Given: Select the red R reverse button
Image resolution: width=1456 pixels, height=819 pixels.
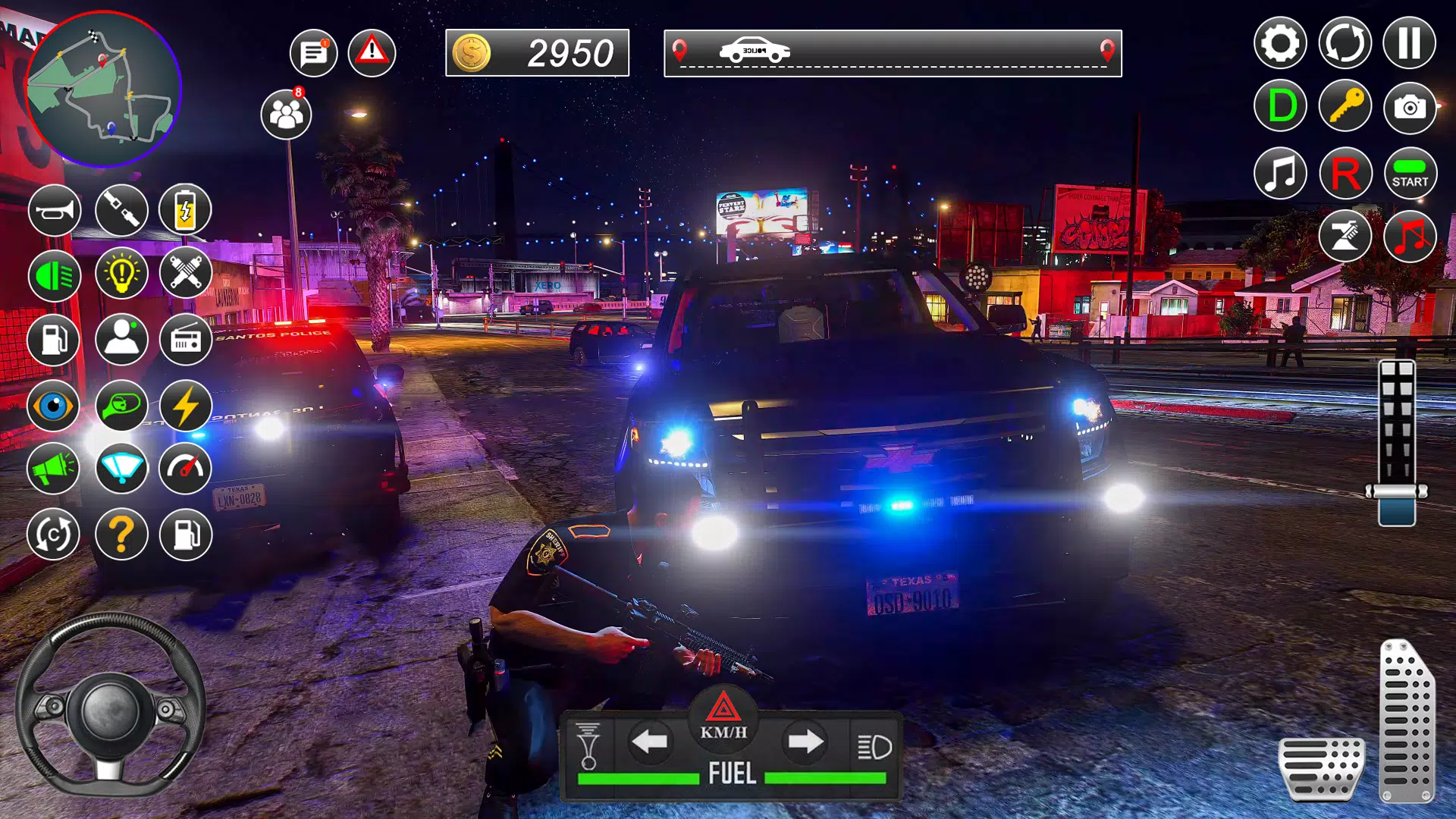Looking at the screenshot, I should [1345, 174].
